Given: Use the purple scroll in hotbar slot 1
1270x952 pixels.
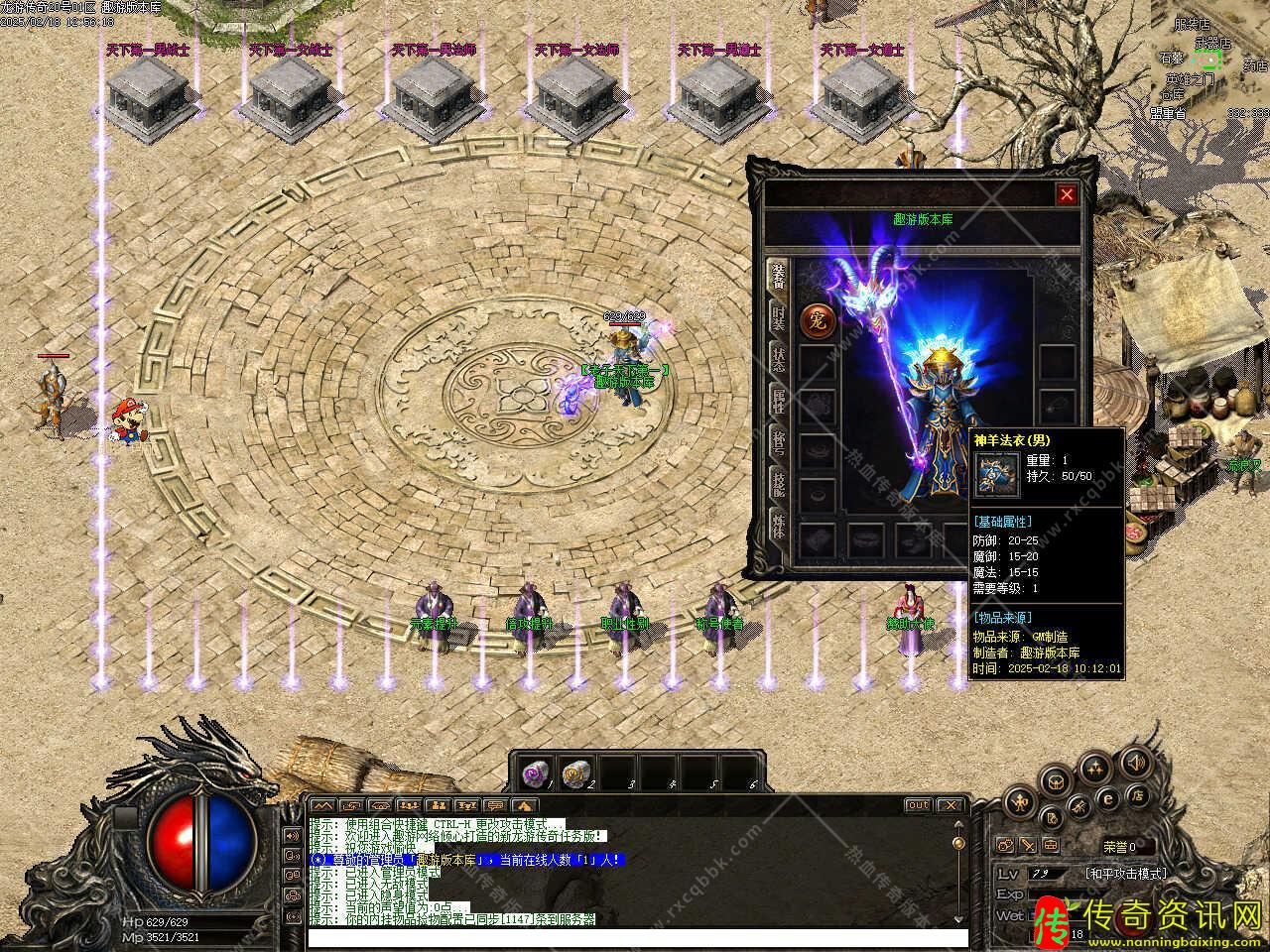Looking at the screenshot, I should coord(536,773).
